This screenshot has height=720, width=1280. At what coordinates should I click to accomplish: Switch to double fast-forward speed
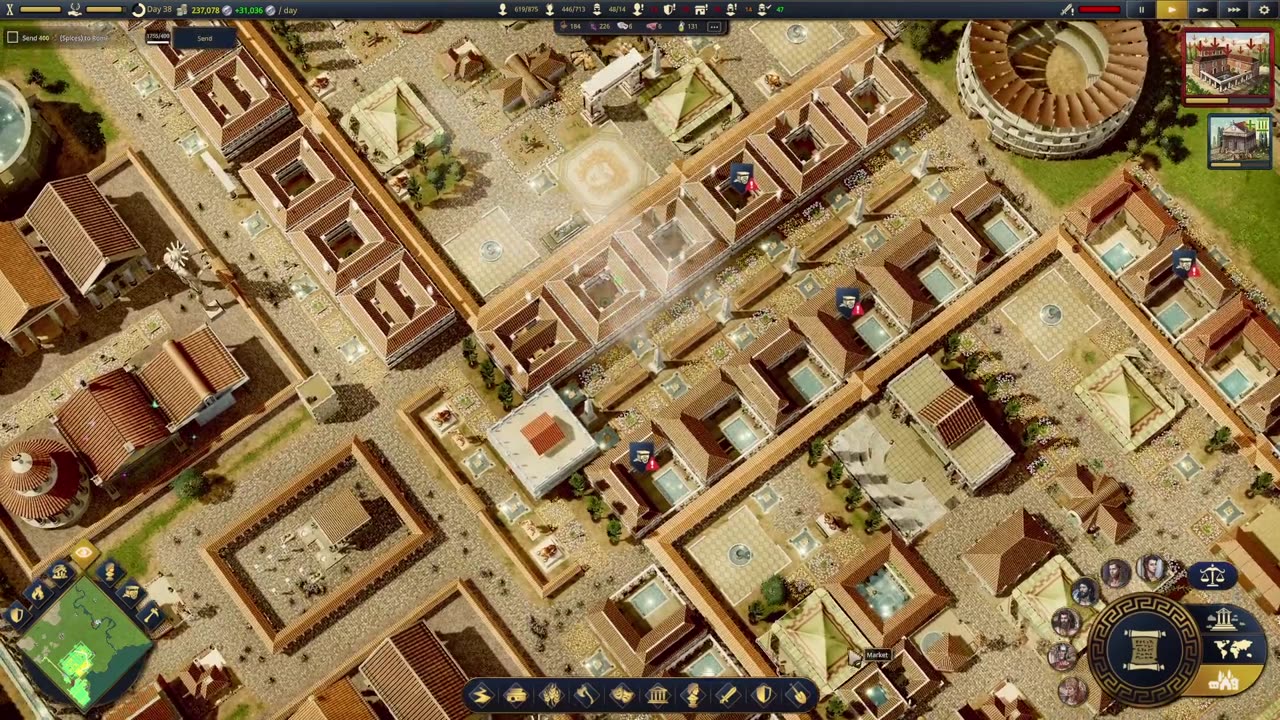point(1203,10)
